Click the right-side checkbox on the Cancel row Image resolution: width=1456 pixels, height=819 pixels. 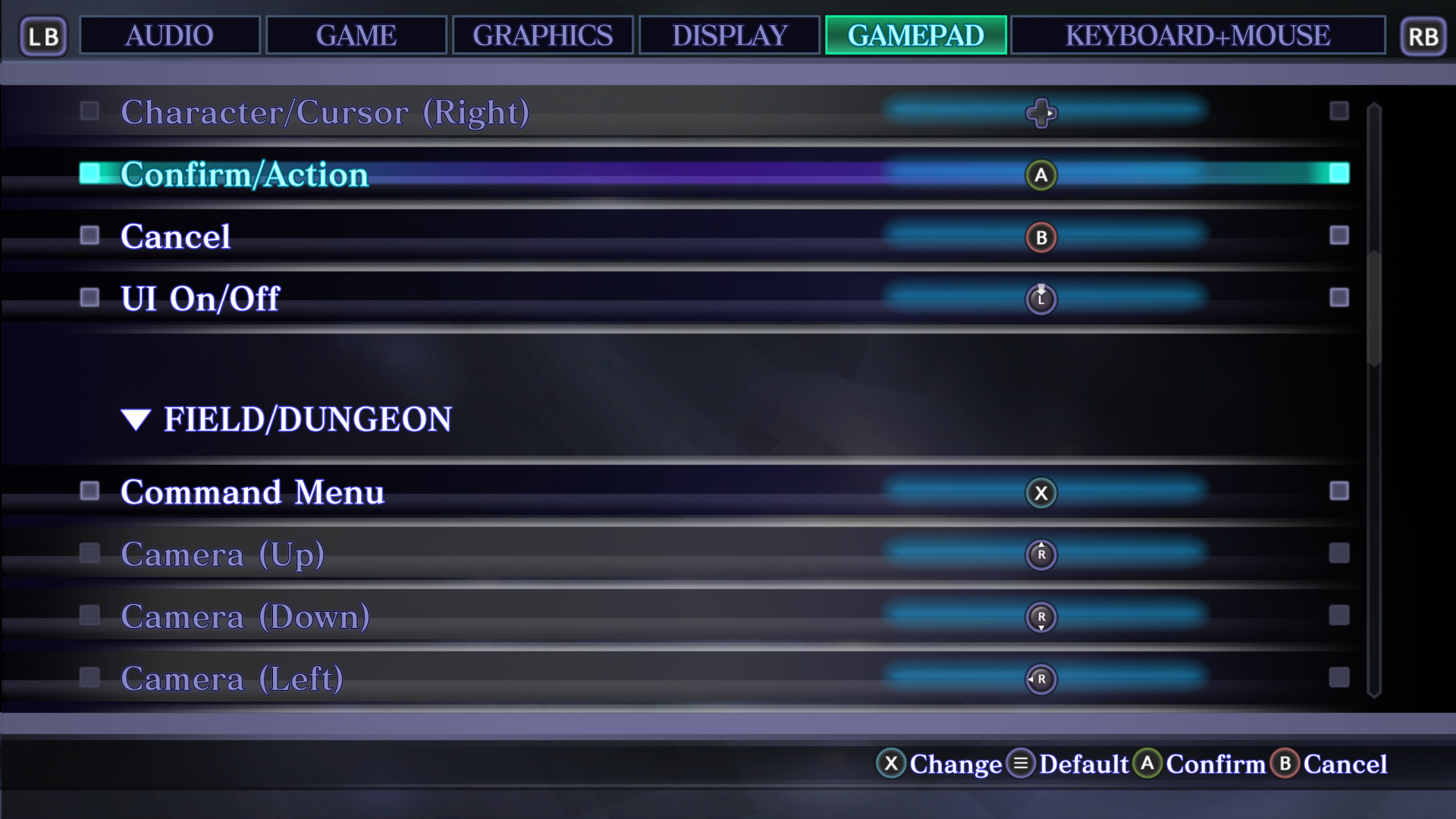(1339, 237)
